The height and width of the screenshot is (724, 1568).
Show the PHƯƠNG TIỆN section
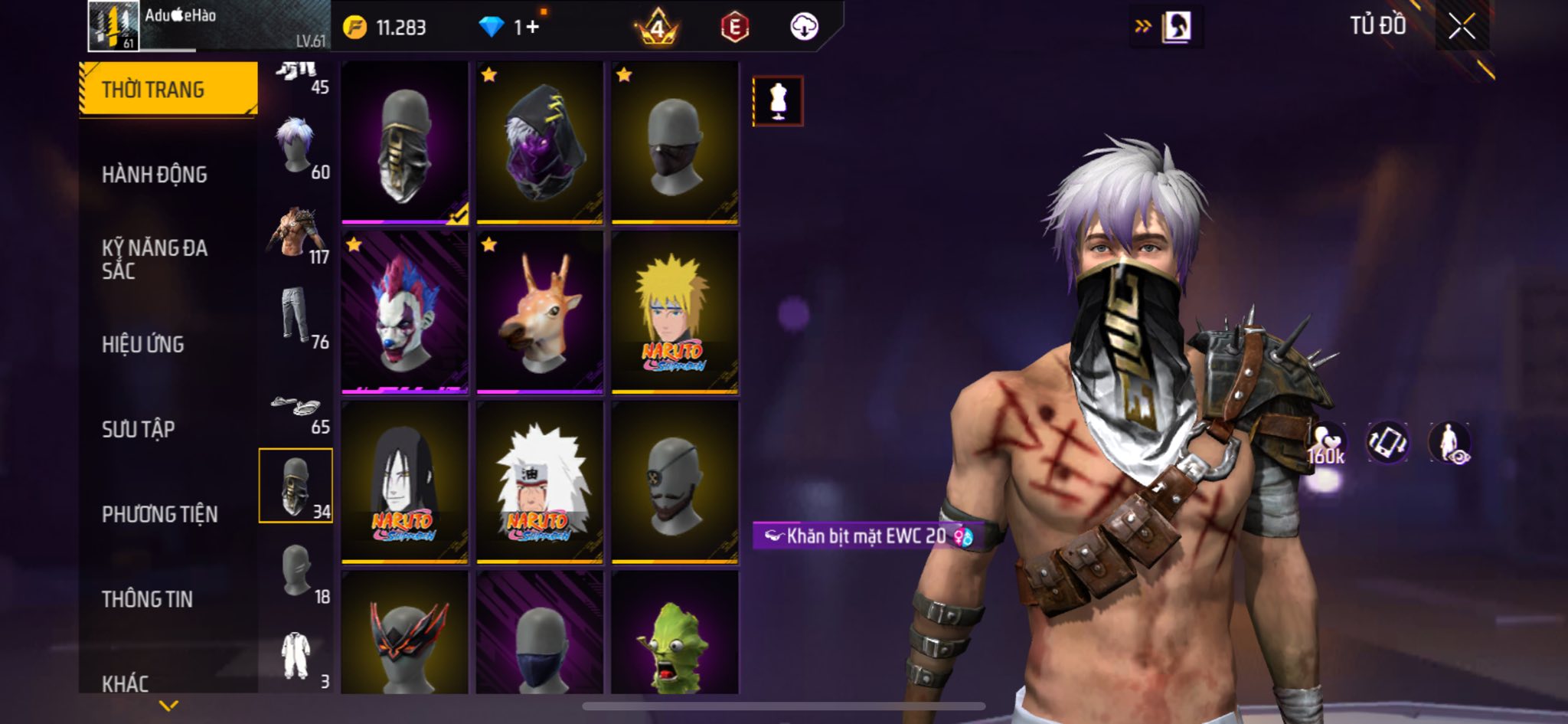159,514
